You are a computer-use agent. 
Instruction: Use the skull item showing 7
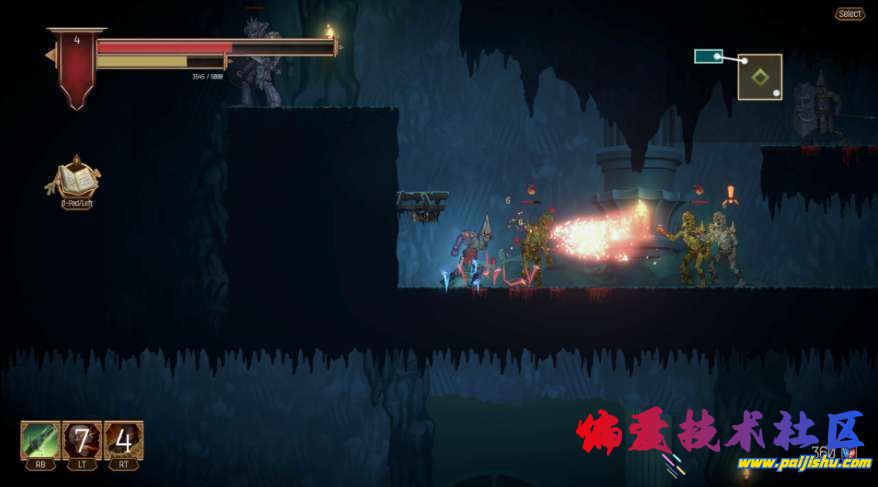[x=82, y=439]
